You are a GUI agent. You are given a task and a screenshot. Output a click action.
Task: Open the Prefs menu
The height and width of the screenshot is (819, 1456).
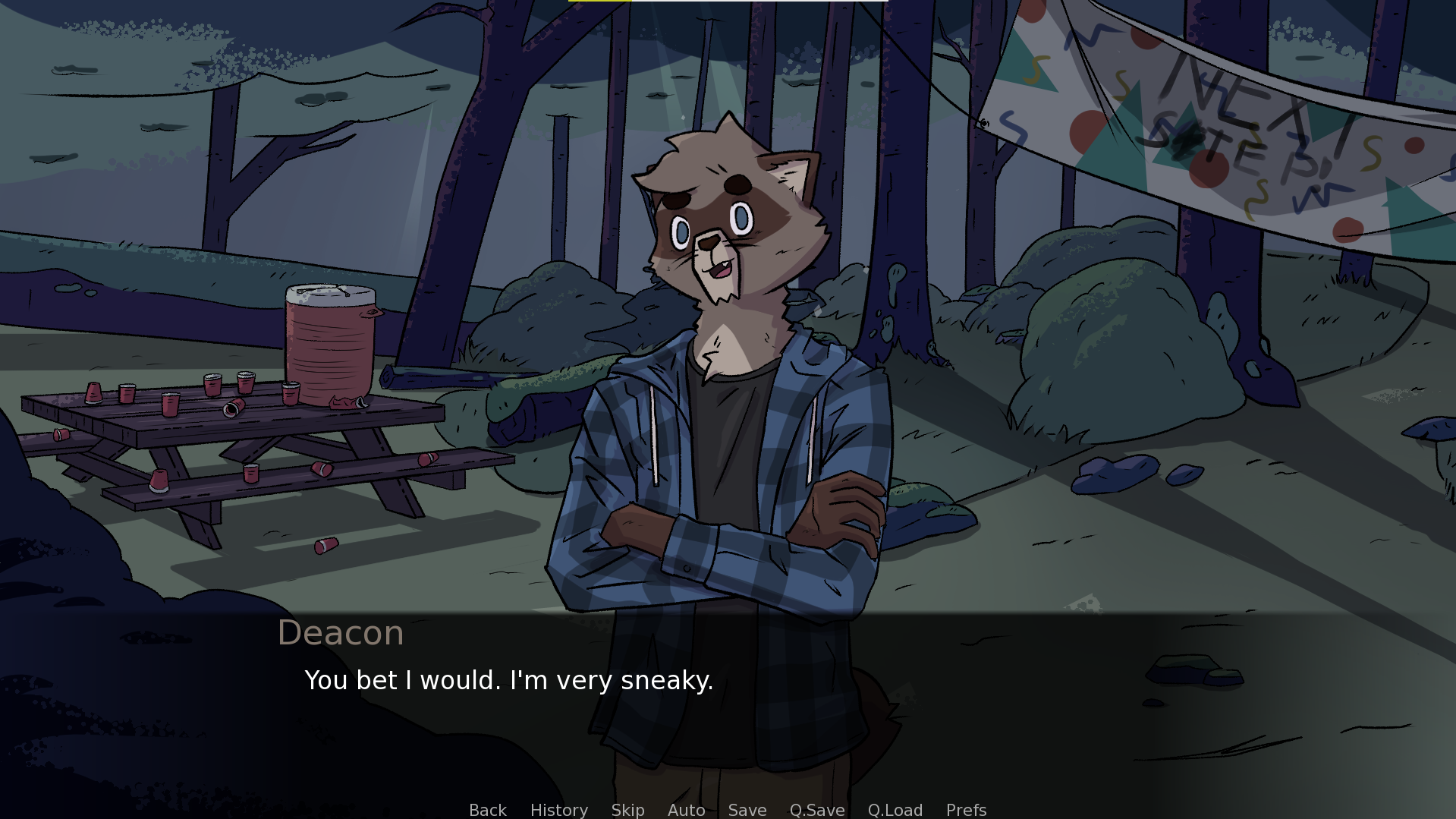[966, 810]
